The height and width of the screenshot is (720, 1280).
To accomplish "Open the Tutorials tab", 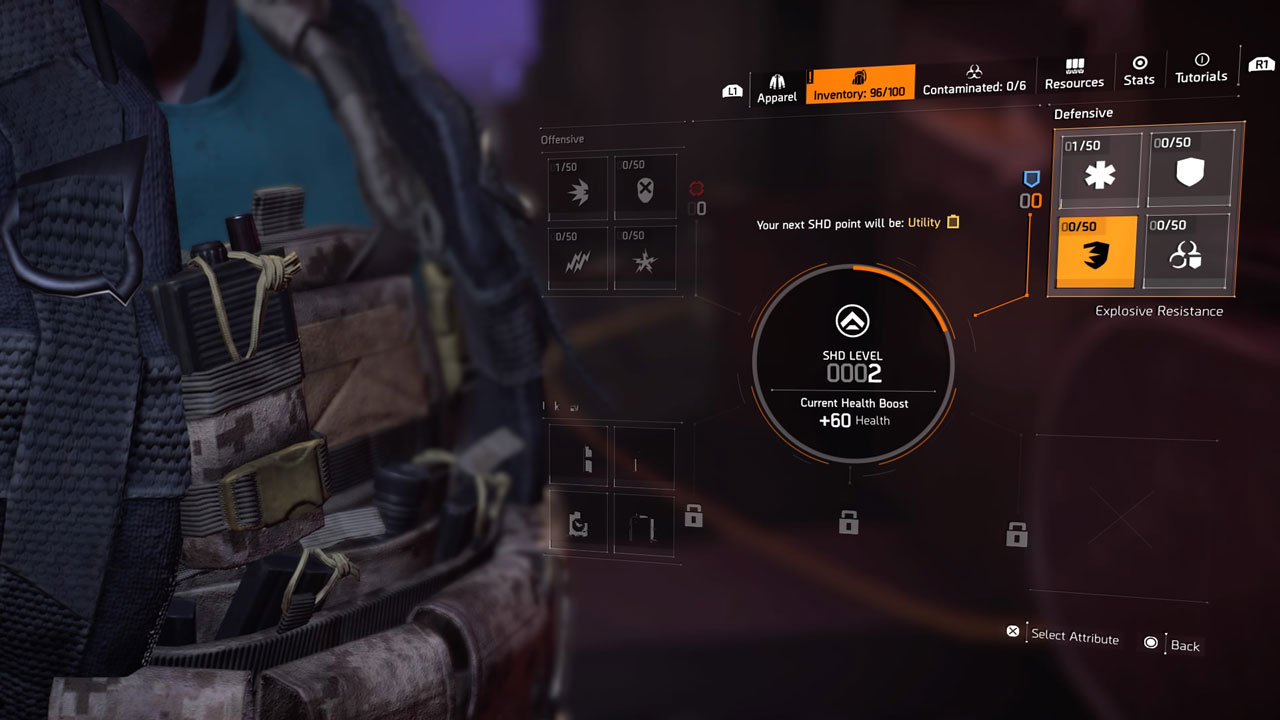I will tap(1201, 69).
